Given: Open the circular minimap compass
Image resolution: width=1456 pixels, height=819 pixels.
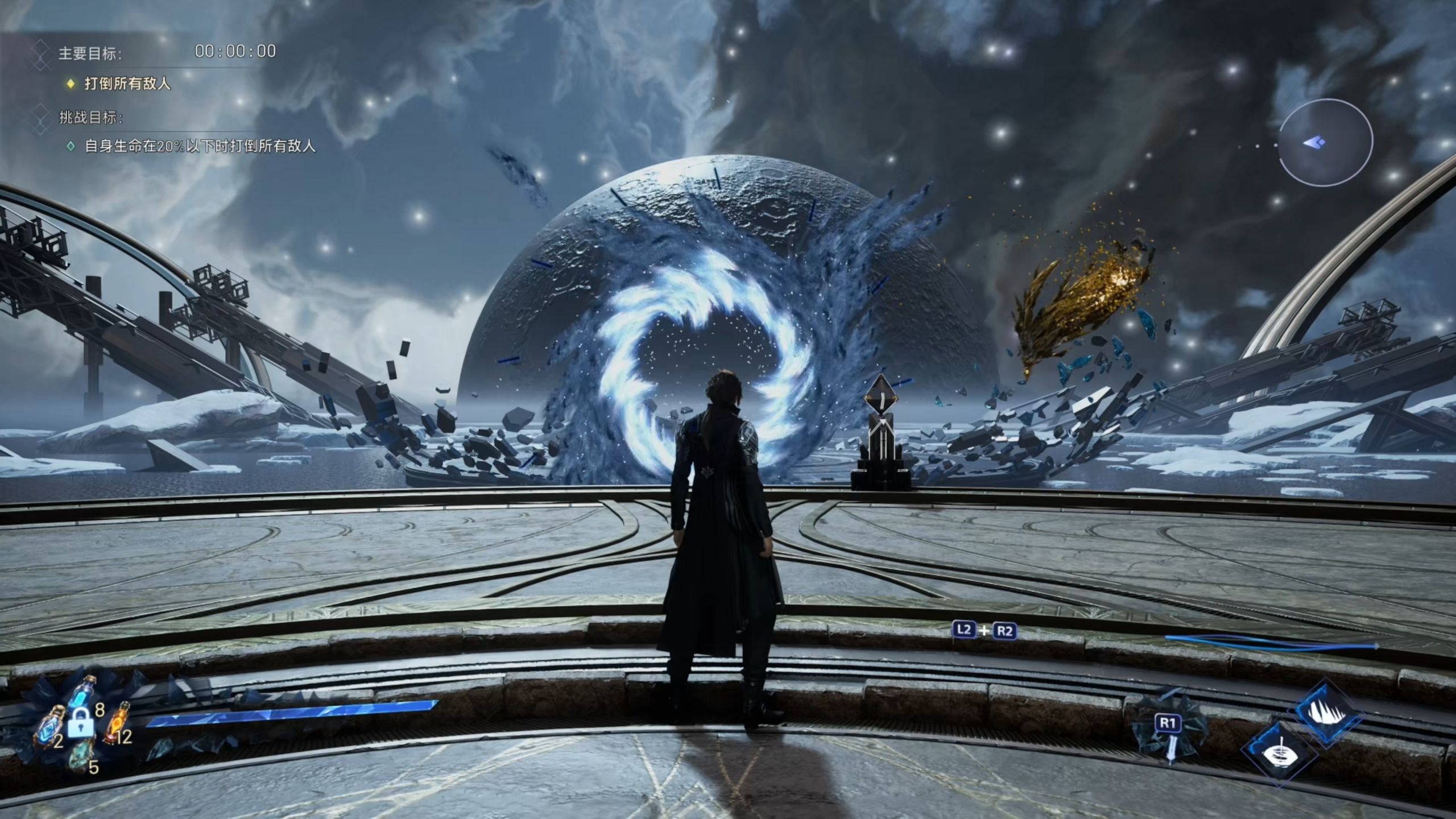Looking at the screenshot, I should pos(1325,142).
